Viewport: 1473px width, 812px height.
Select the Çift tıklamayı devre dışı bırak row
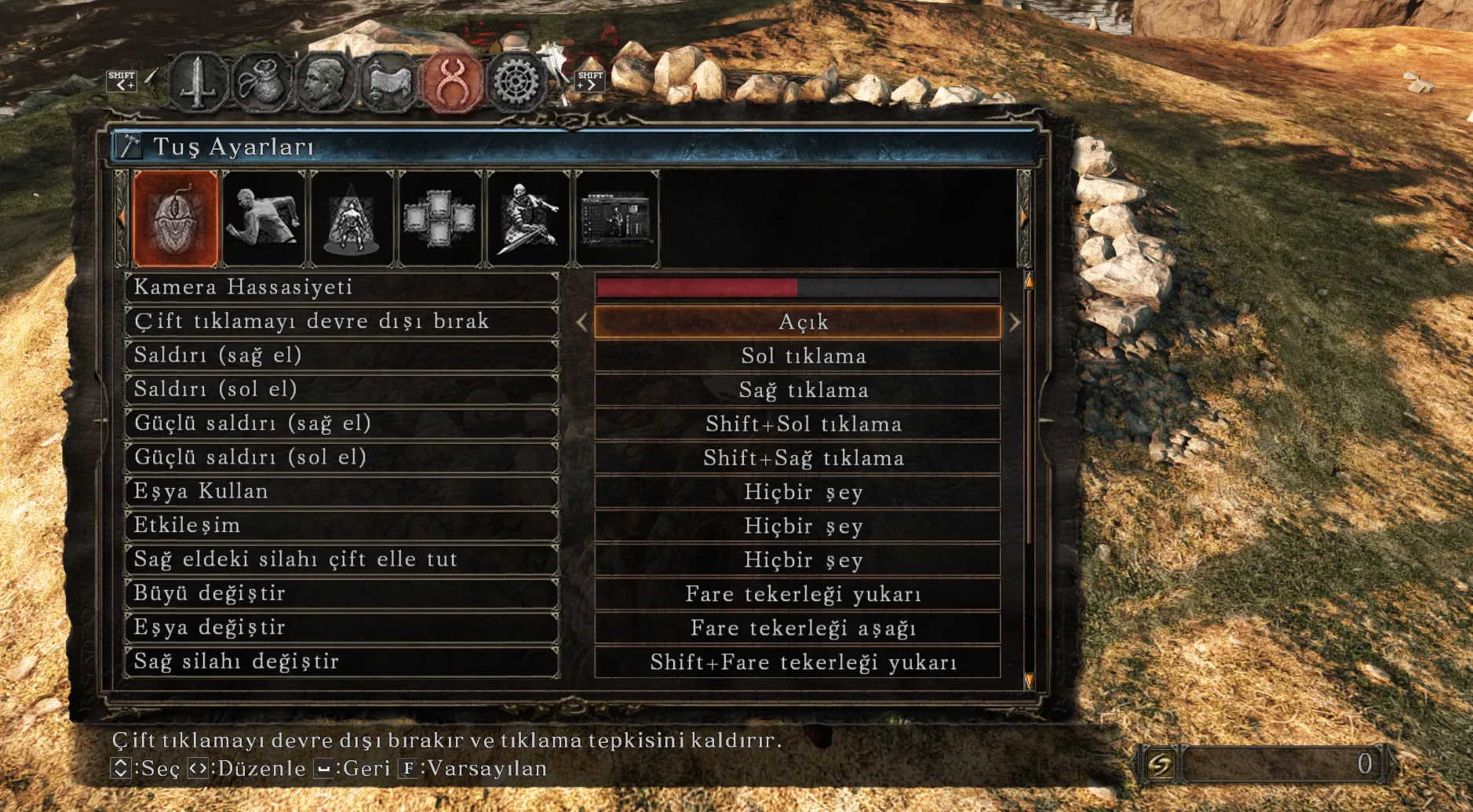(x=341, y=322)
